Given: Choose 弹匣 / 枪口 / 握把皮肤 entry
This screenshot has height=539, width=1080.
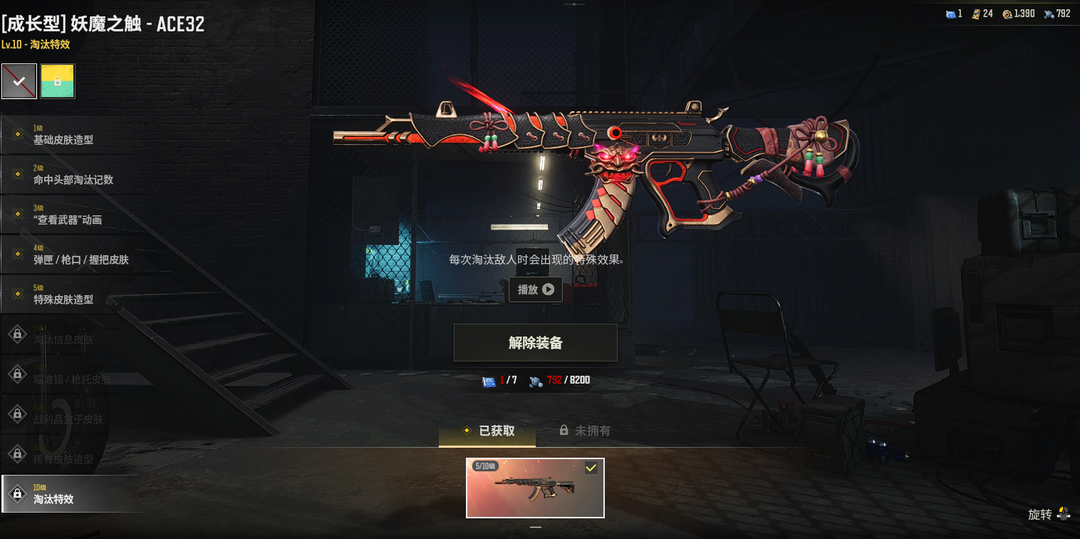Looking at the screenshot, I should 80,255.
